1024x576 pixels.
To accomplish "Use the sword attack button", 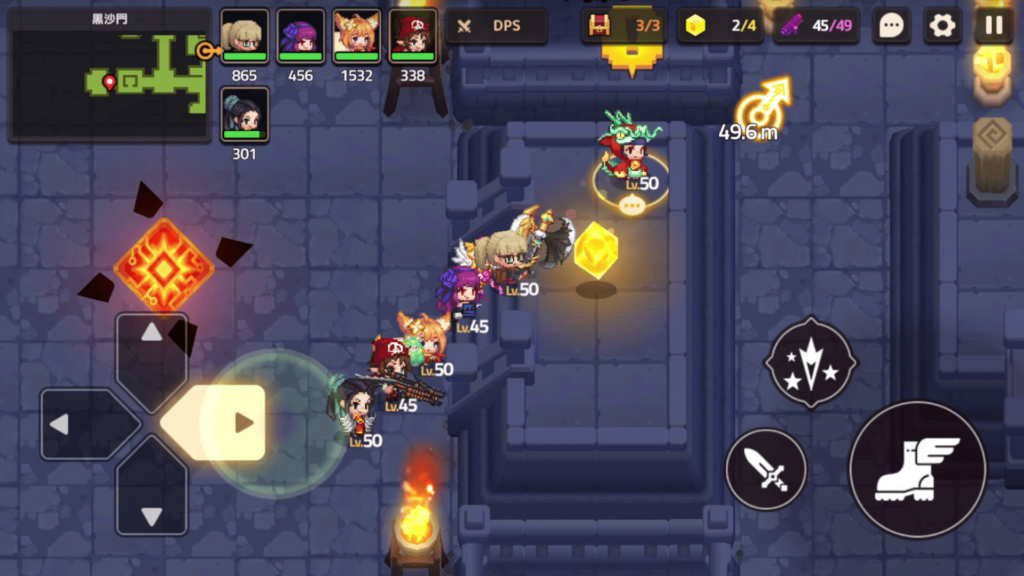I will (x=766, y=469).
